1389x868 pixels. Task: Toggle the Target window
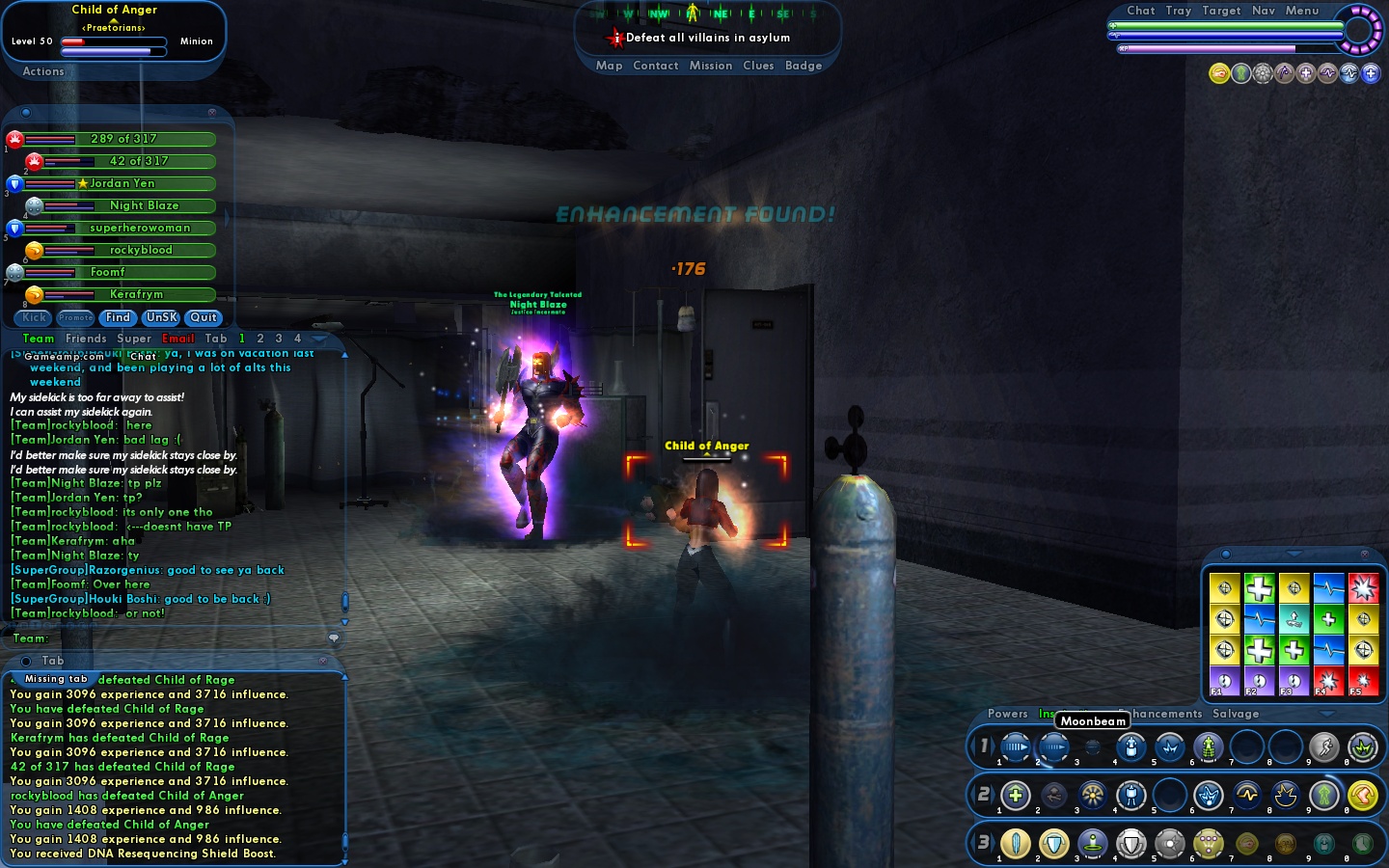pos(1221,11)
